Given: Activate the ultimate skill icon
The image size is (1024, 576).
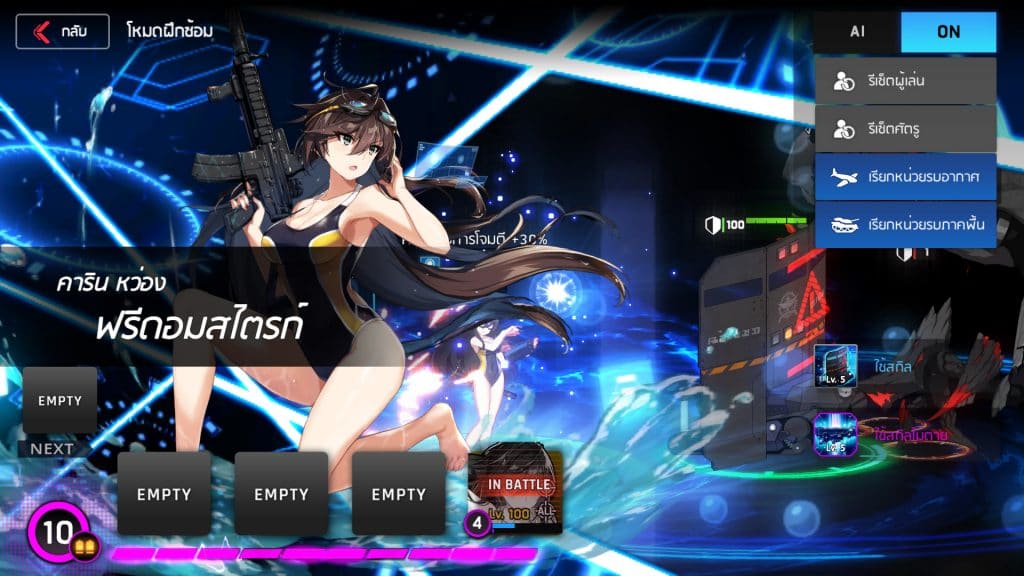Looking at the screenshot, I should [x=835, y=434].
